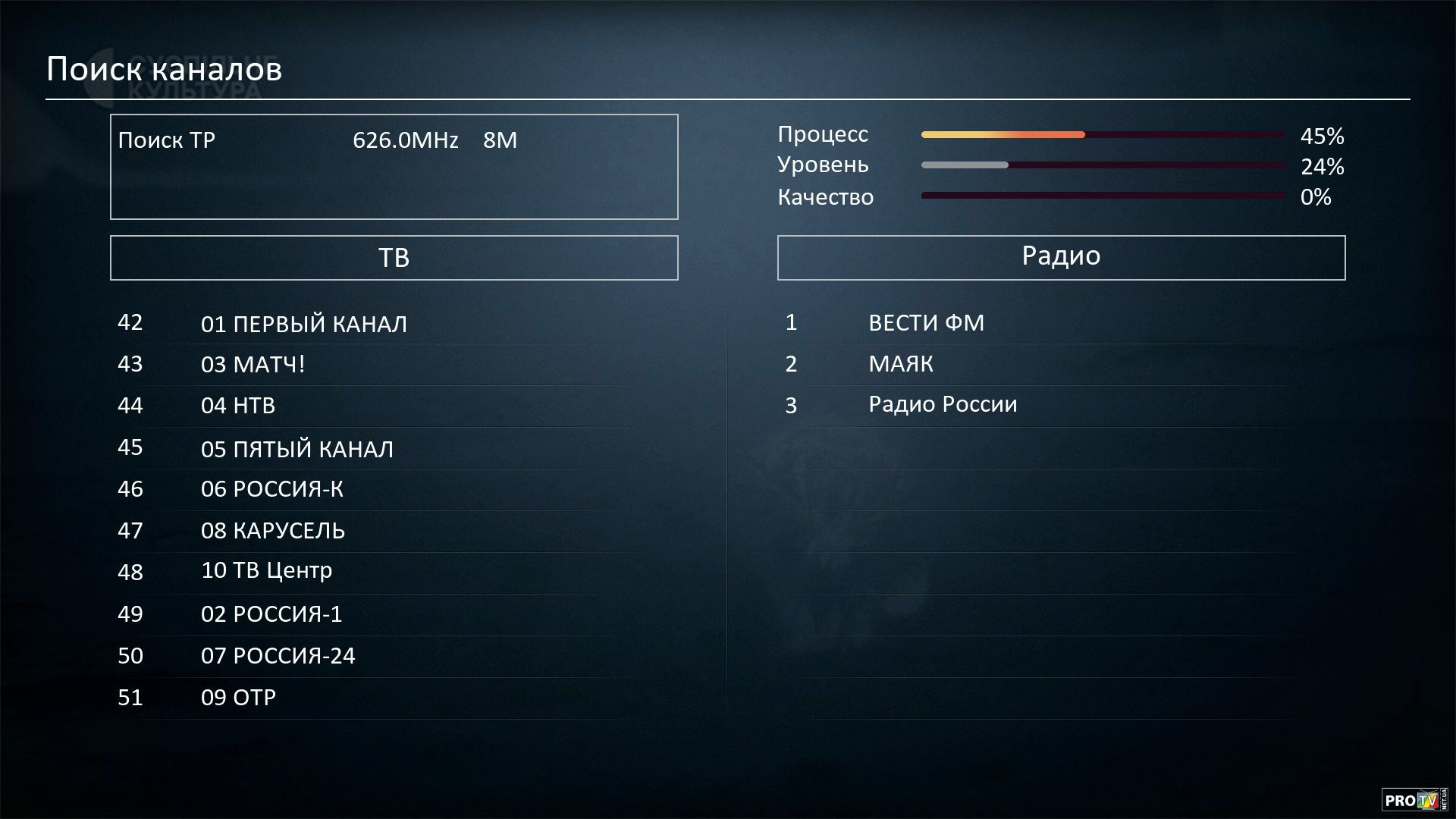This screenshot has height=819, width=1456.
Task: Choose the ВЕСТИ ФМ radio station
Action: [x=926, y=323]
